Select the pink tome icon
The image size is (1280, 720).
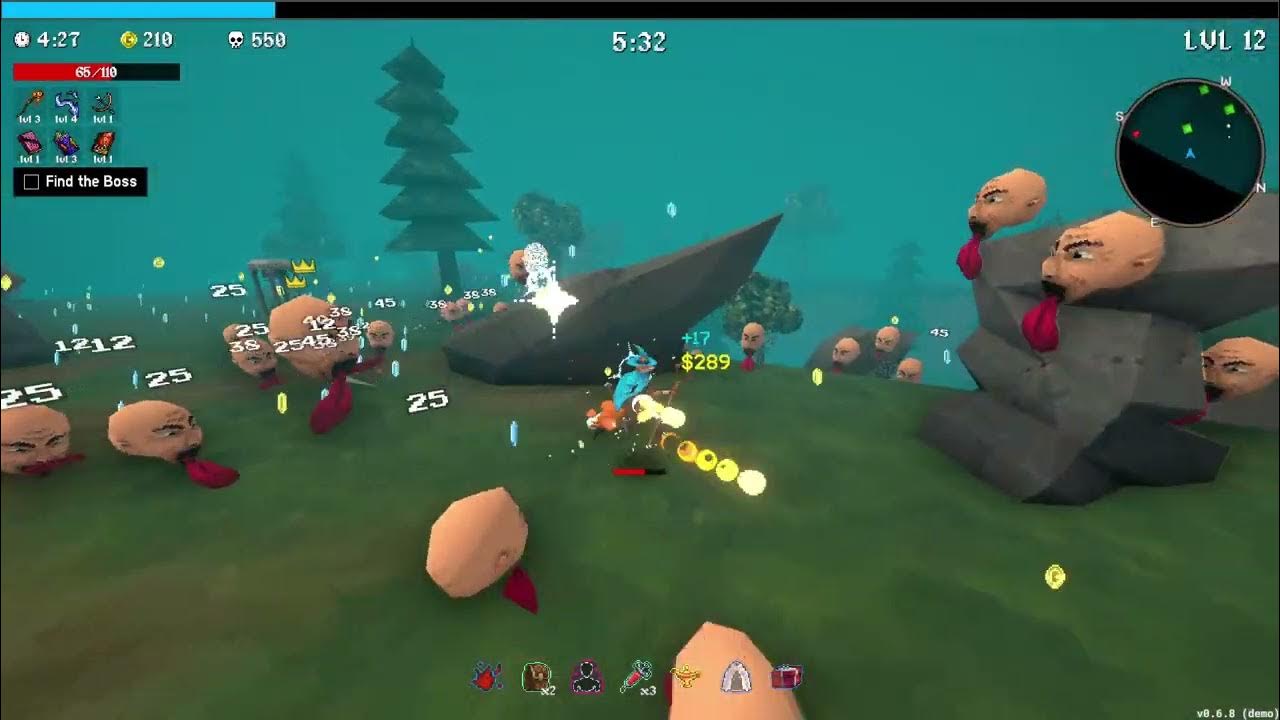tap(30, 143)
